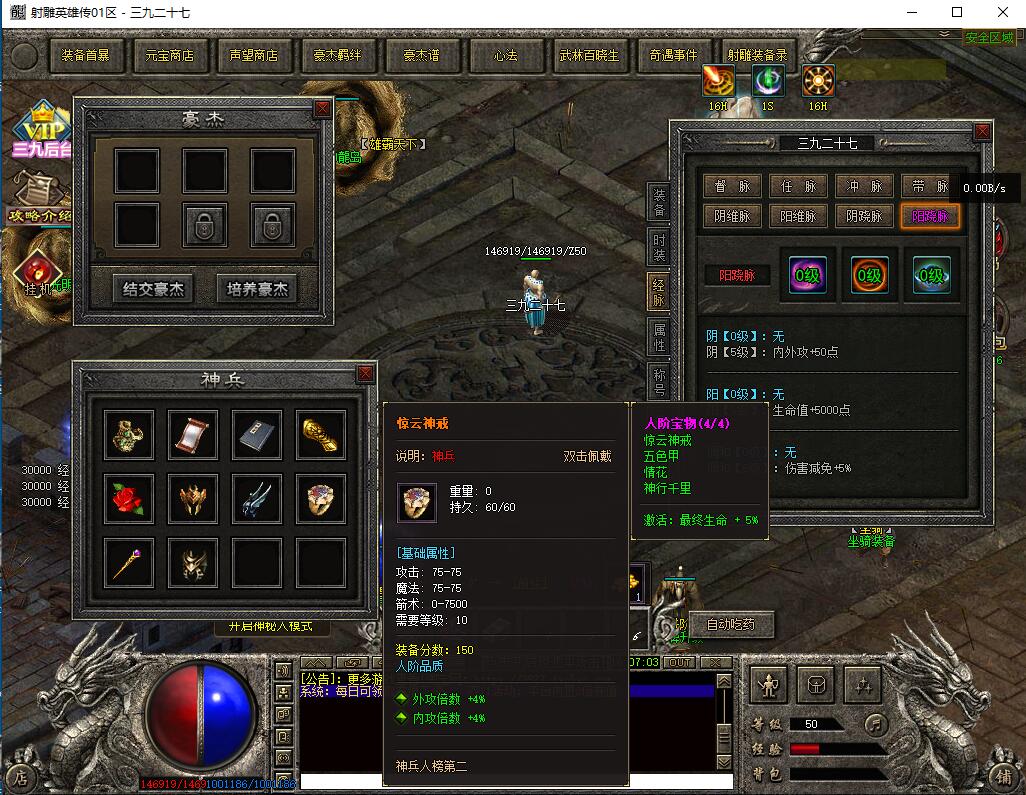Open the 武林百晓生 menu

click(589, 56)
